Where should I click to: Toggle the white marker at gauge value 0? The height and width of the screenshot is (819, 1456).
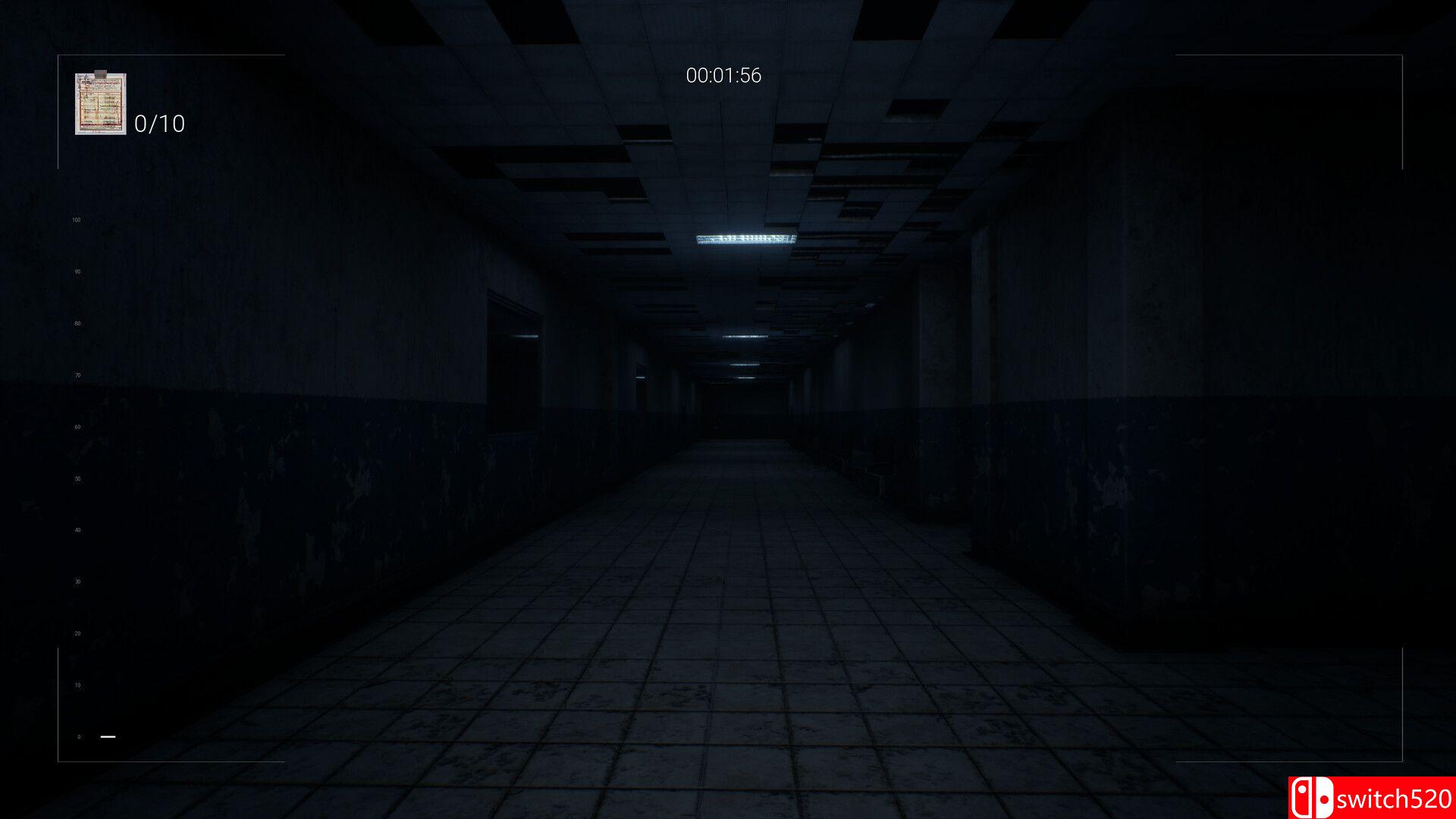(x=106, y=736)
